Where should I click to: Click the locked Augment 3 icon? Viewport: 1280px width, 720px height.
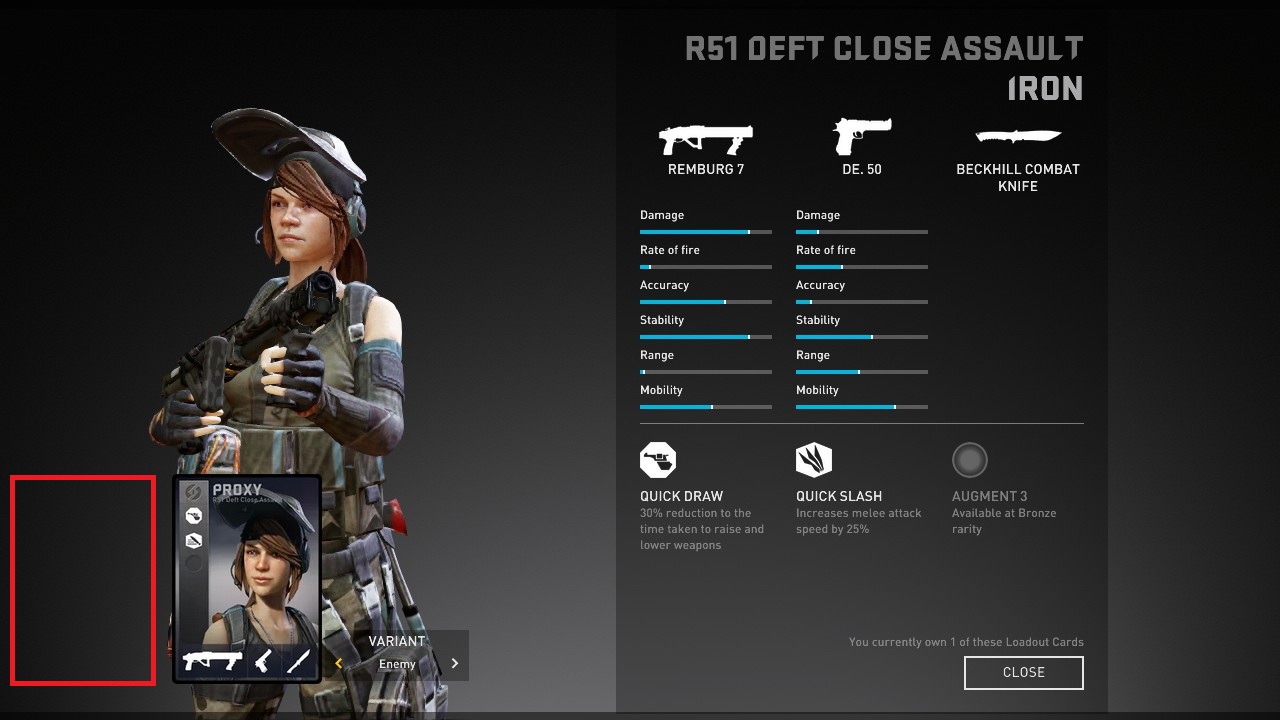969,460
